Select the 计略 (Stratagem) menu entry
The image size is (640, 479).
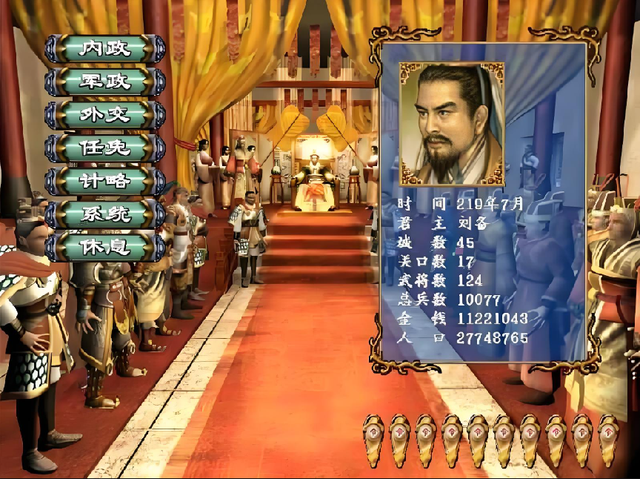tap(105, 180)
